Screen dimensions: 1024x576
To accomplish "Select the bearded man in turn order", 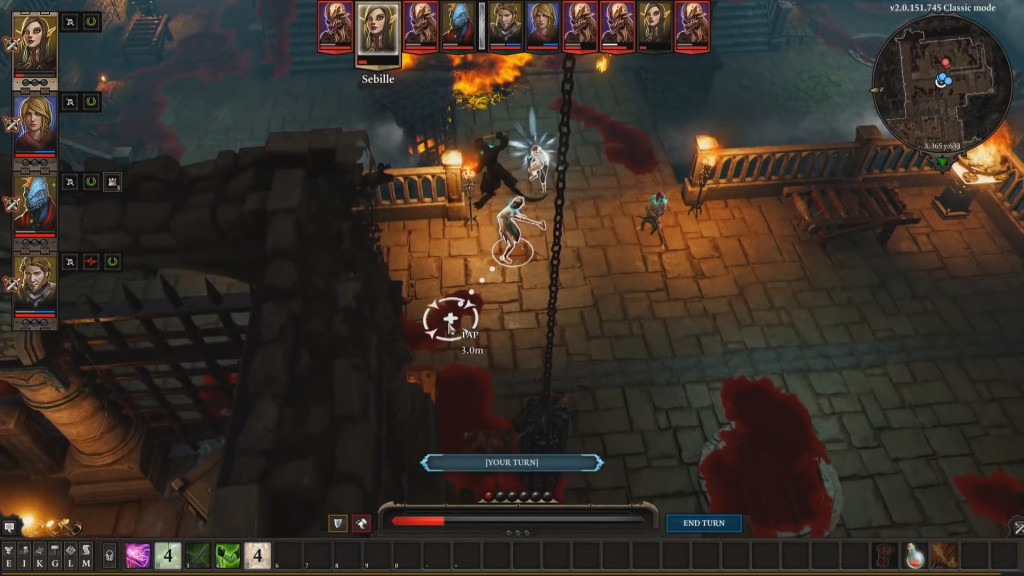I will pyautogui.click(x=507, y=25).
